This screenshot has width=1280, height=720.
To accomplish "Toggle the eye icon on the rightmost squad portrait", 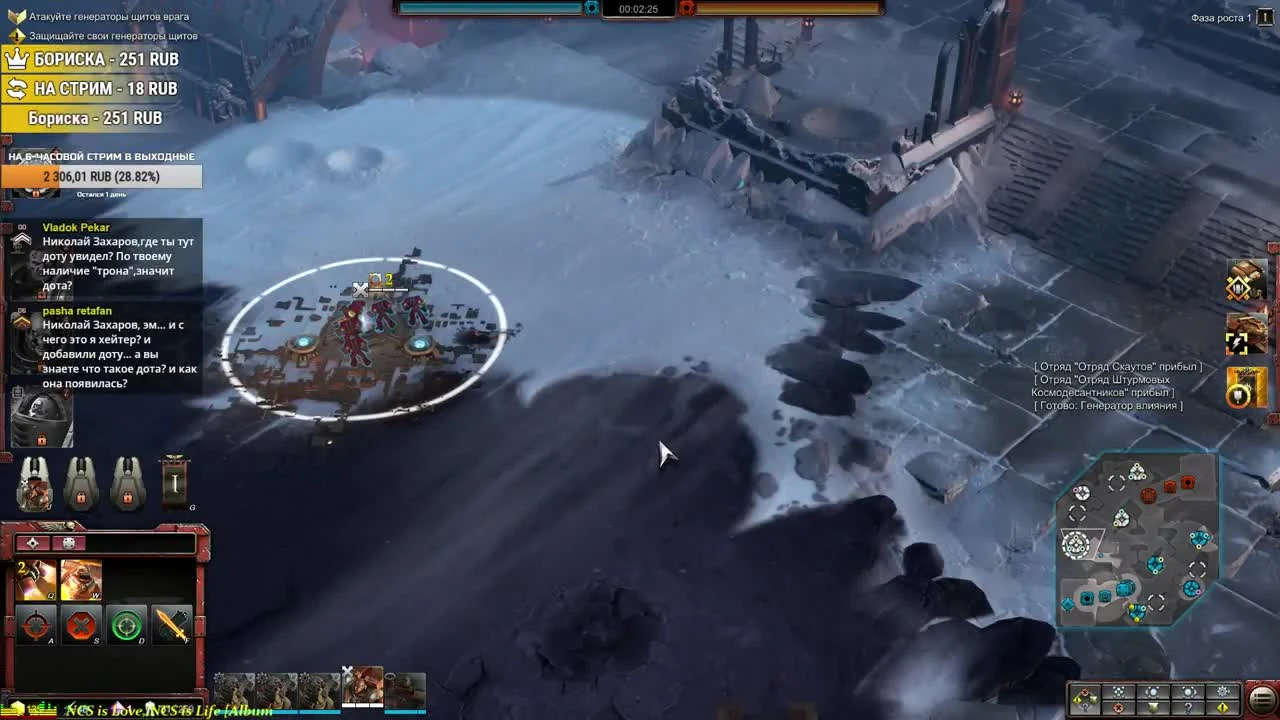I will [x=390, y=677].
